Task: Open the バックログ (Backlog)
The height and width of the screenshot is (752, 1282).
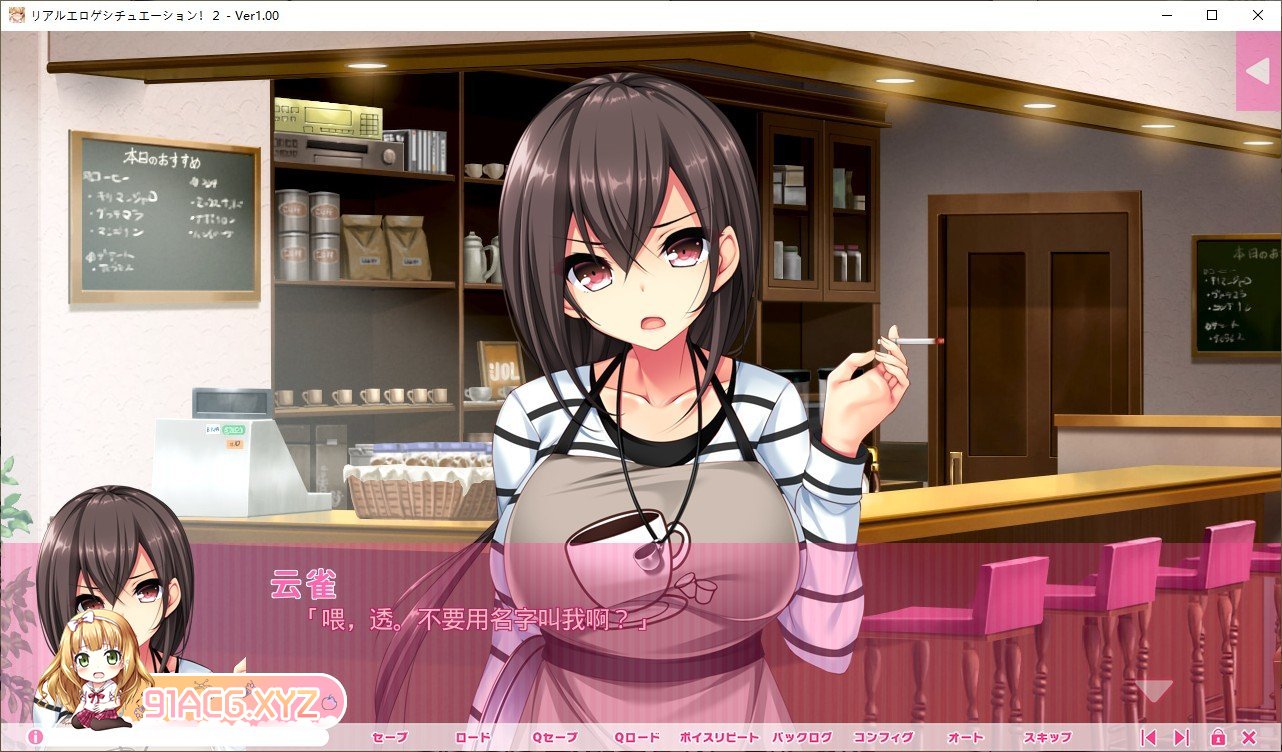Action: [801, 738]
